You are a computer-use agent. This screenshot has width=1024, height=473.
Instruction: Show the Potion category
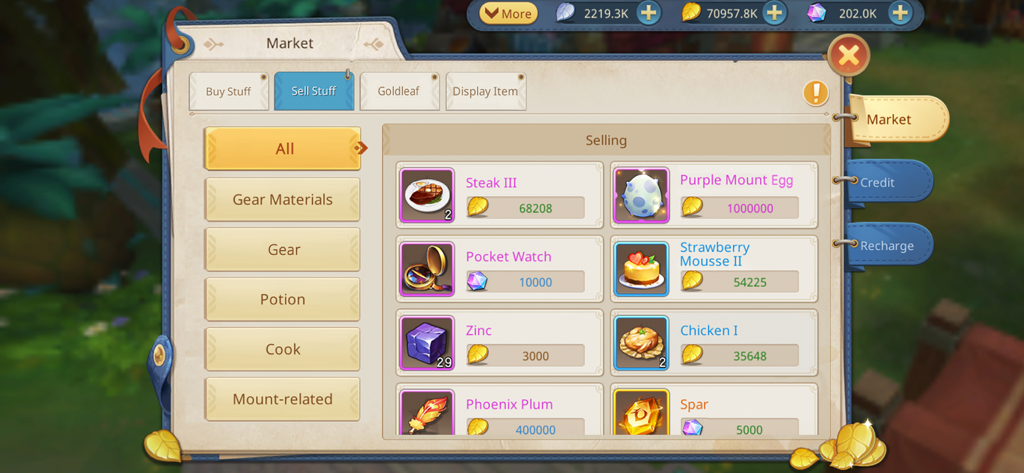point(282,299)
